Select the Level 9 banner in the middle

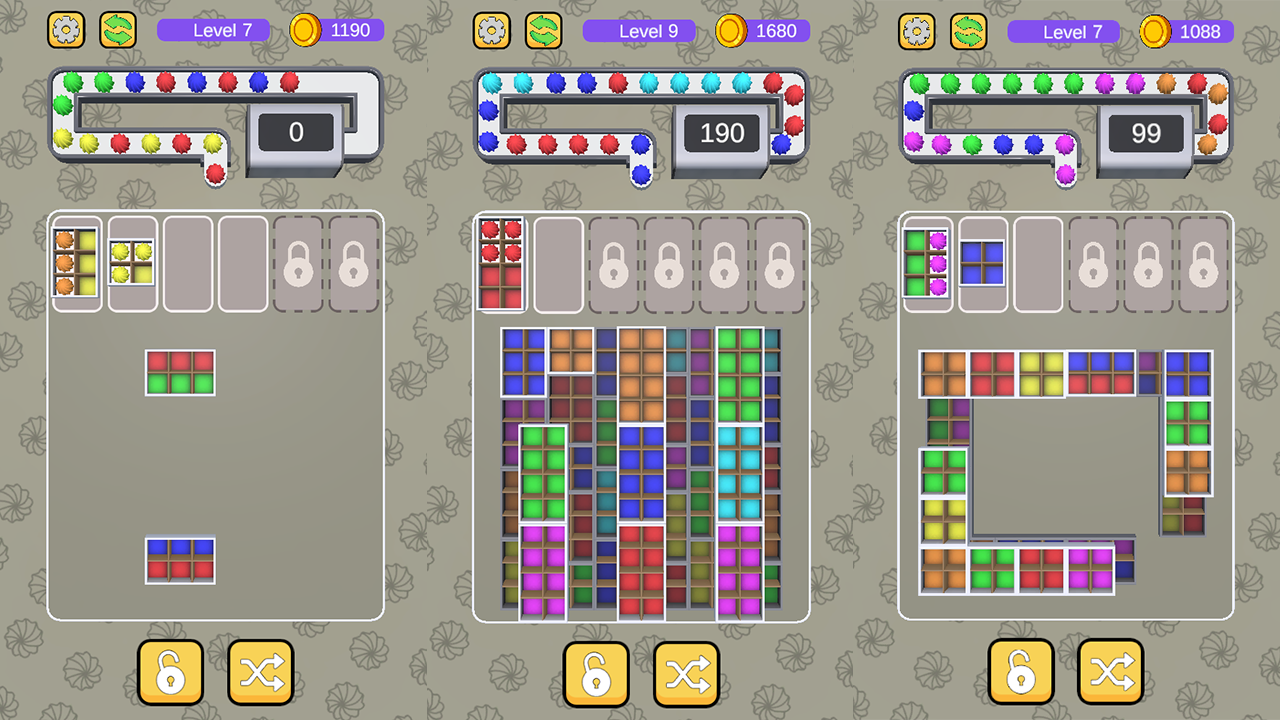639,31
